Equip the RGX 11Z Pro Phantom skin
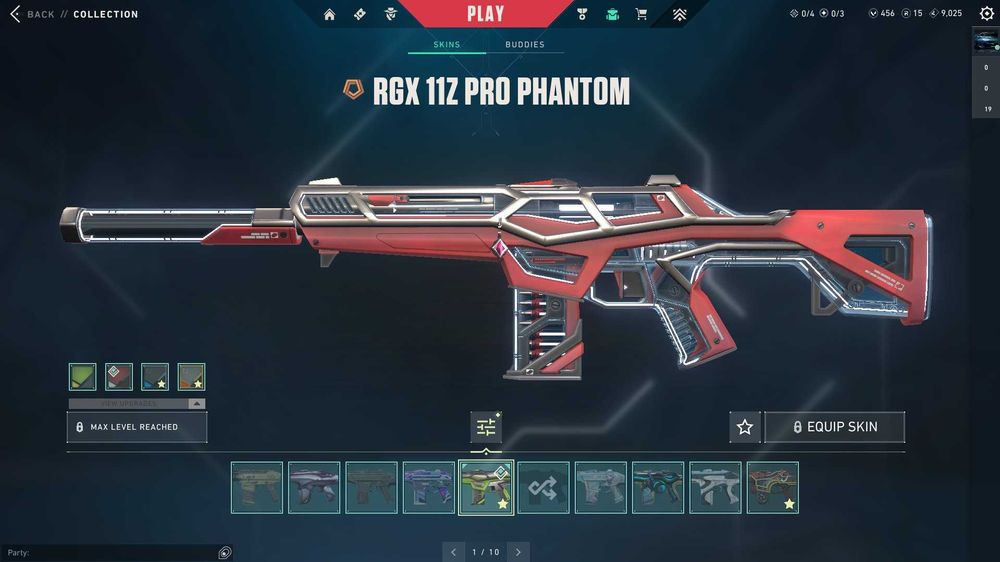 tap(835, 427)
